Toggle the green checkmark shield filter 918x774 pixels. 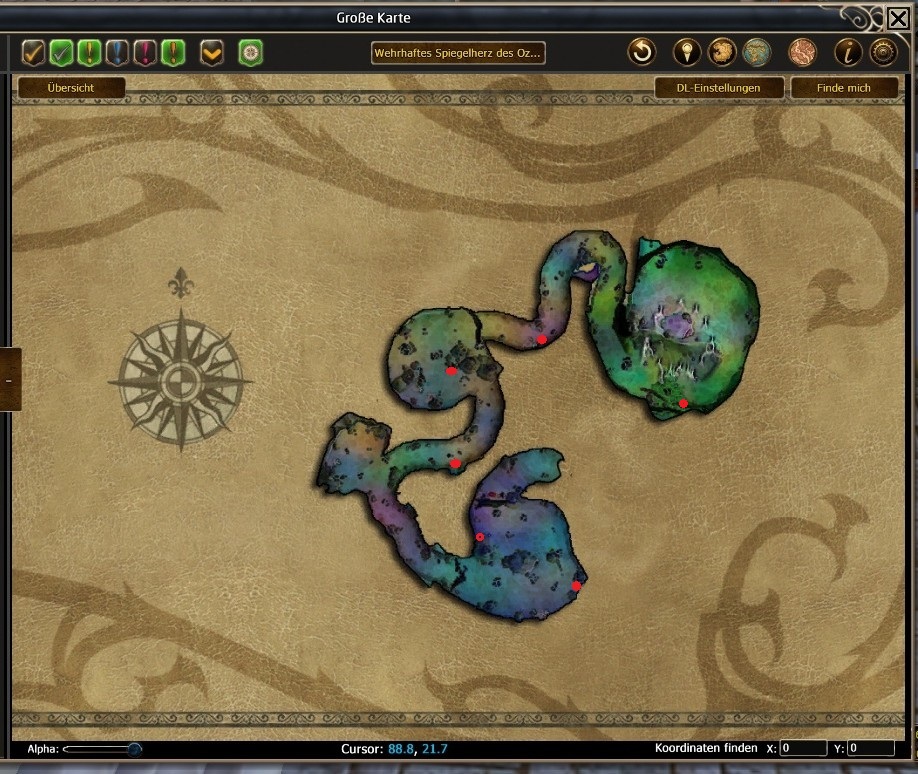(61, 52)
